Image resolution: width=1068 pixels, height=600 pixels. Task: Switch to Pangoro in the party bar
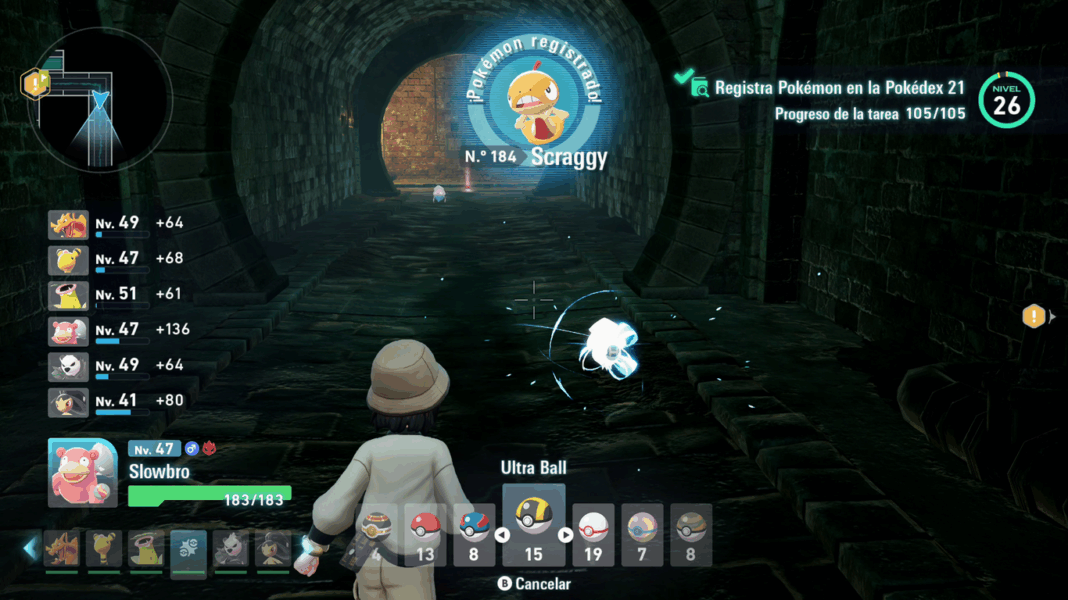pos(231,549)
